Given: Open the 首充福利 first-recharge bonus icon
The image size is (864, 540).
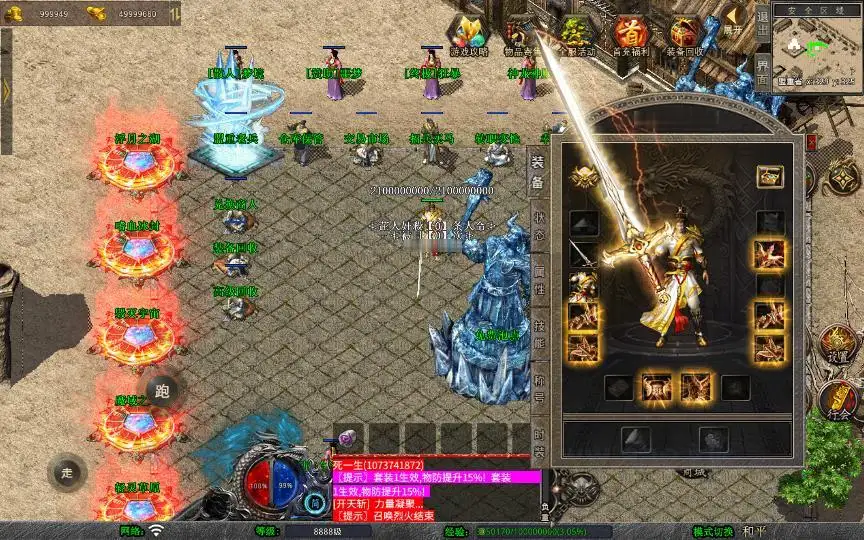Looking at the screenshot, I should click(630, 33).
